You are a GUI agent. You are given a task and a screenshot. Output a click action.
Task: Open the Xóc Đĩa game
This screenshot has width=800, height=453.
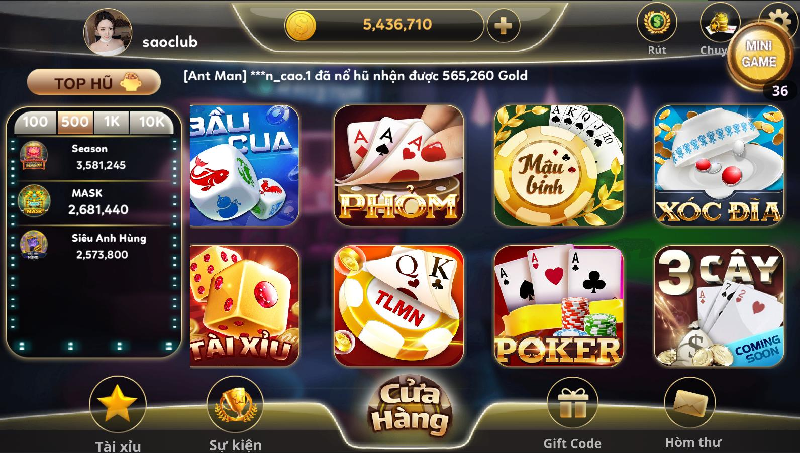click(x=718, y=164)
